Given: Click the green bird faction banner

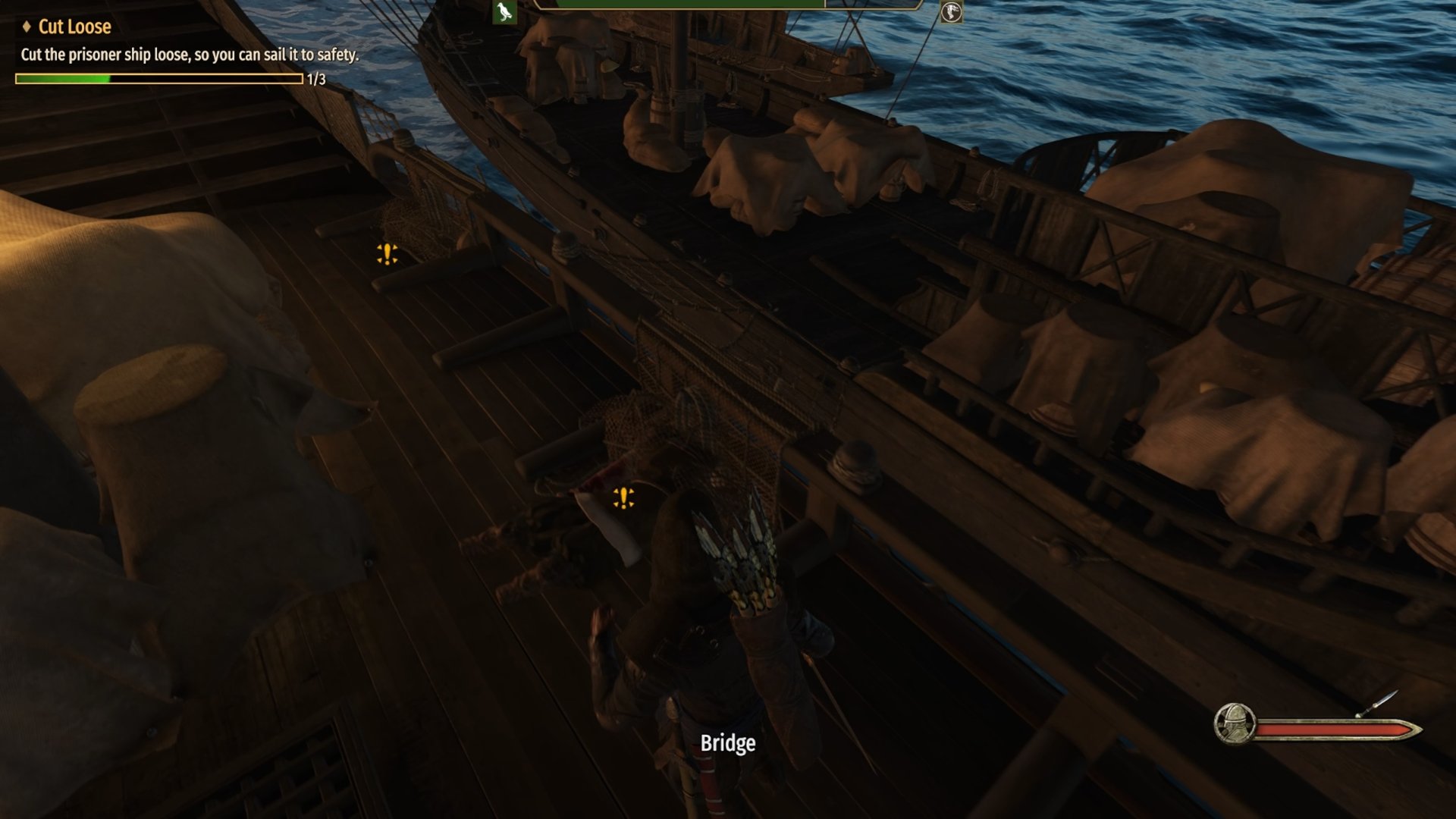Looking at the screenshot, I should (504, 11).
